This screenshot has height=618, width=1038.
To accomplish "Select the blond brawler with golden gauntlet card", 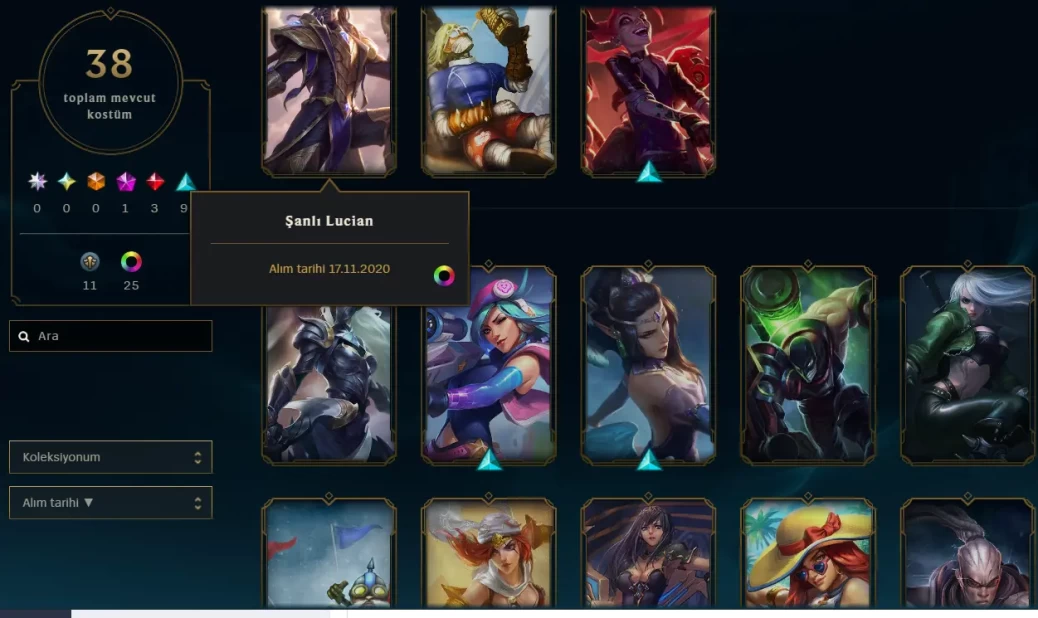I will click(x=489, y=91).
